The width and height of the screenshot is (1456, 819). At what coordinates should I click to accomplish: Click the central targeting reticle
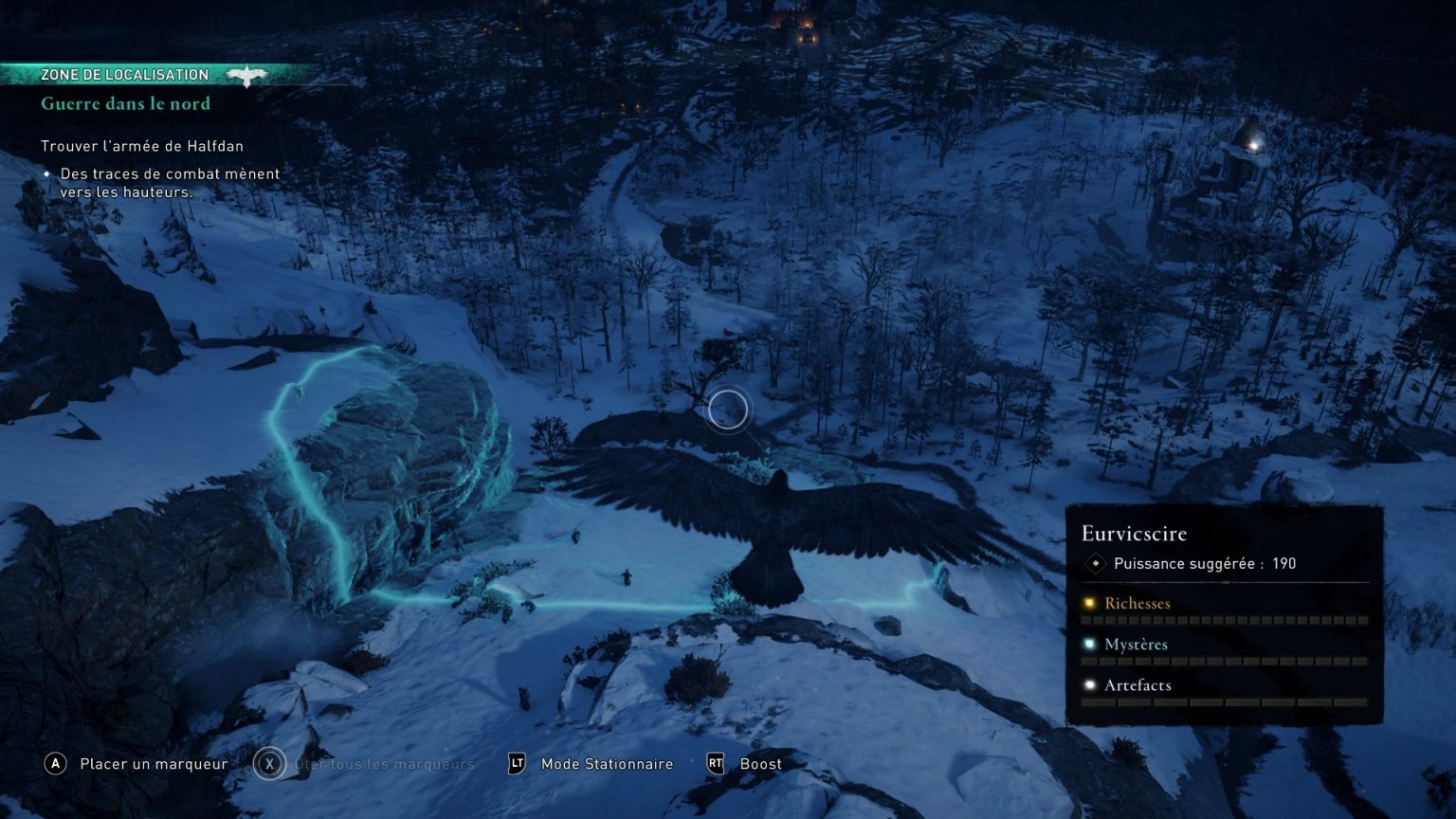coord(727,408)
